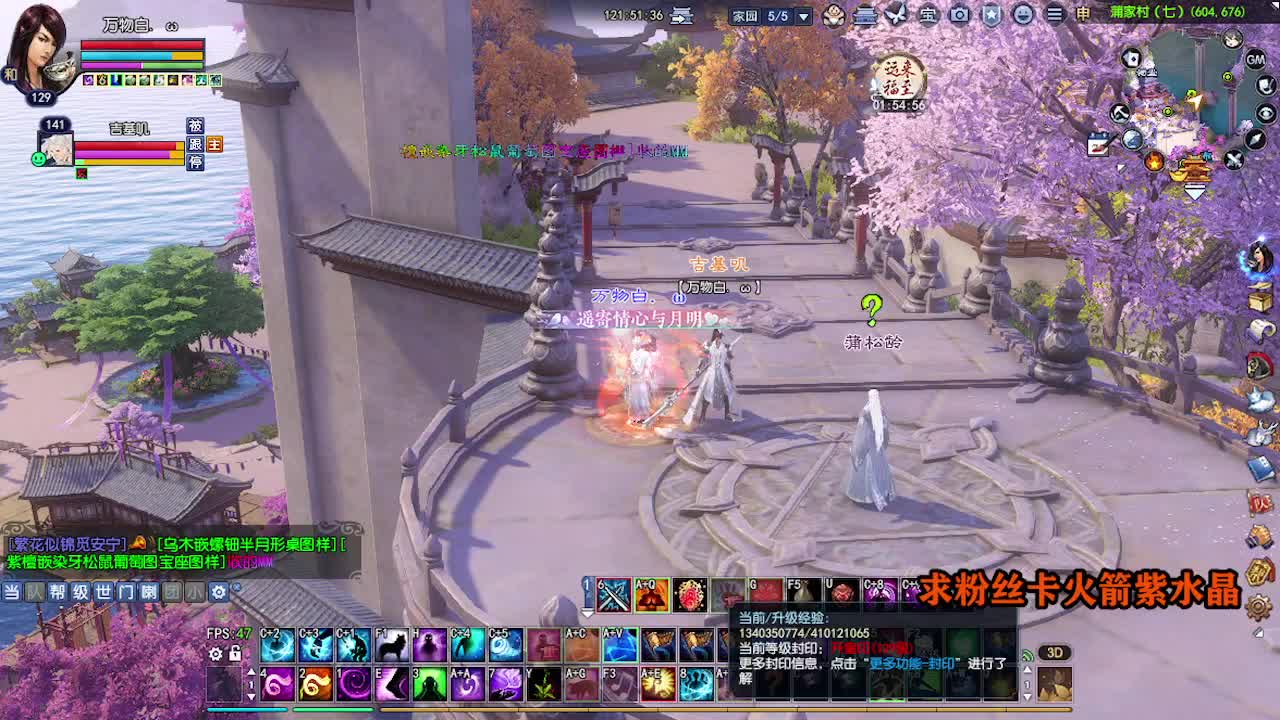Screen dimensions: 1280x720
Task: Toggle the hotbar lock icon
Action: (235, 653)
